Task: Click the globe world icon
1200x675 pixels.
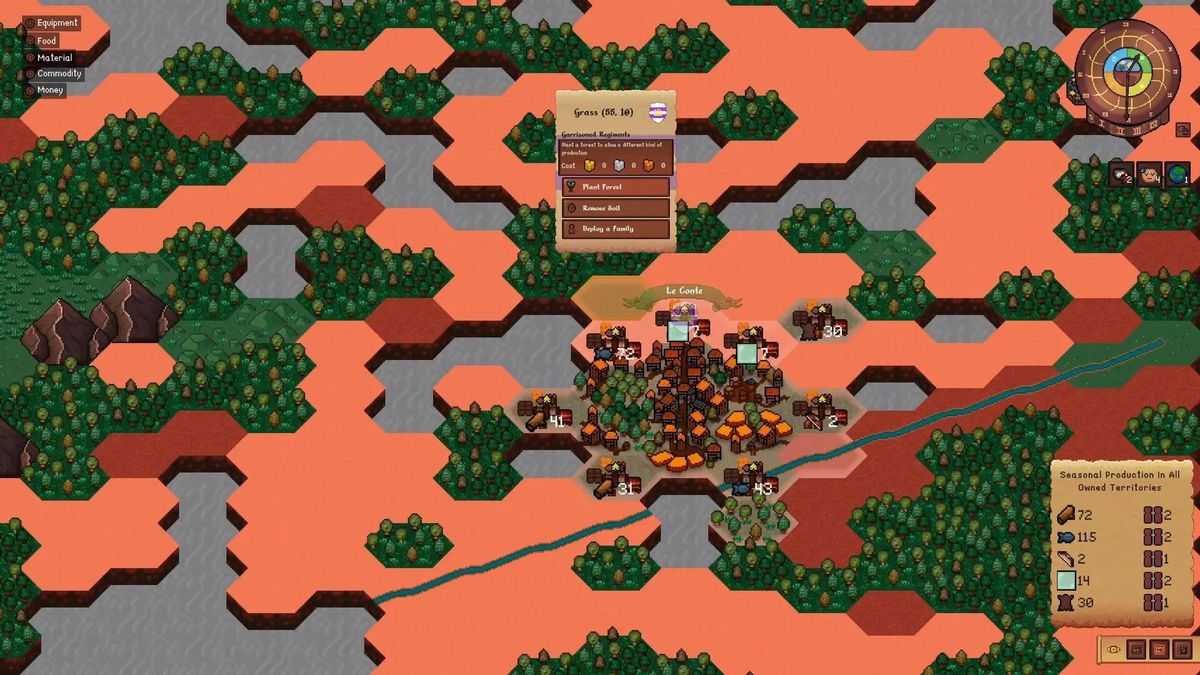Action: tap(1177, 174)
